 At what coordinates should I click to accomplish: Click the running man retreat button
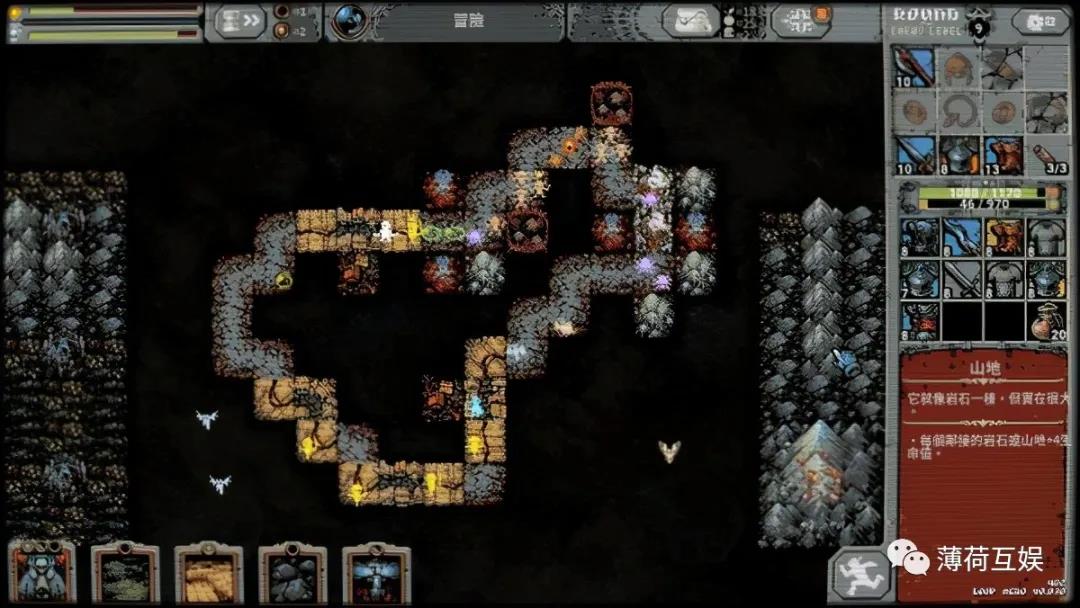click(858, 575)
